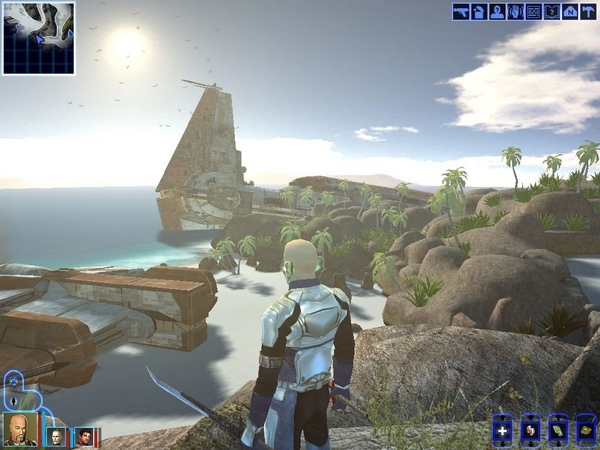
Task: Open the messages log icon
Action: 533,12
